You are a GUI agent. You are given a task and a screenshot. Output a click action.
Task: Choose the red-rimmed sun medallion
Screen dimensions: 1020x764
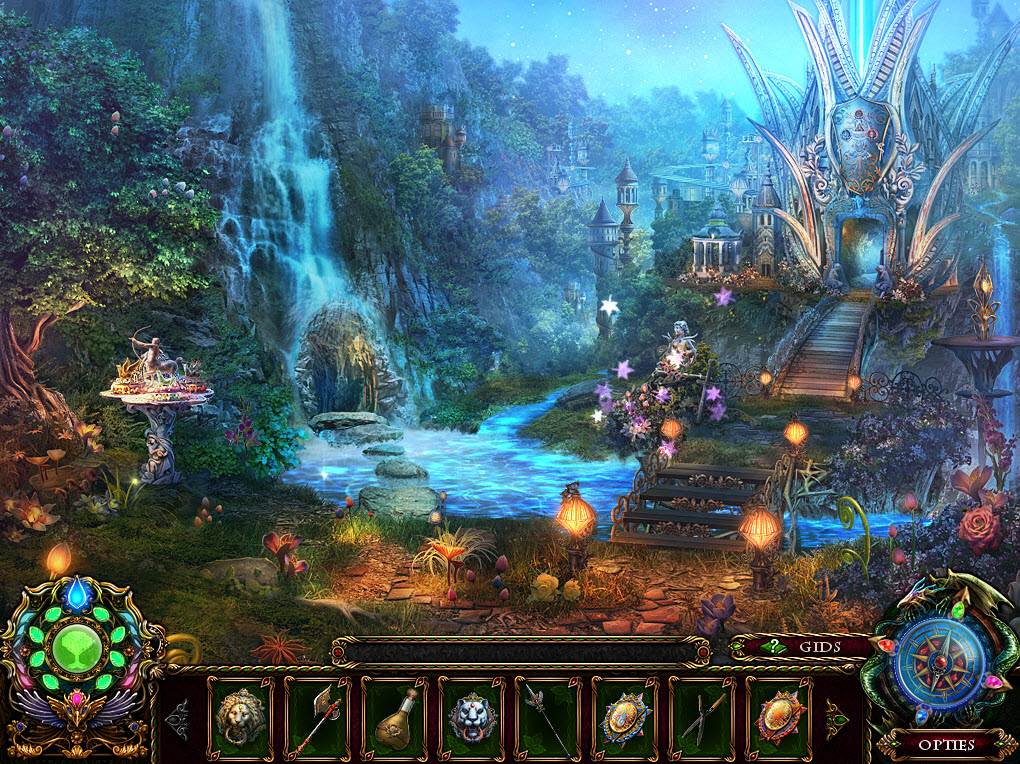[x=778, y=717]
